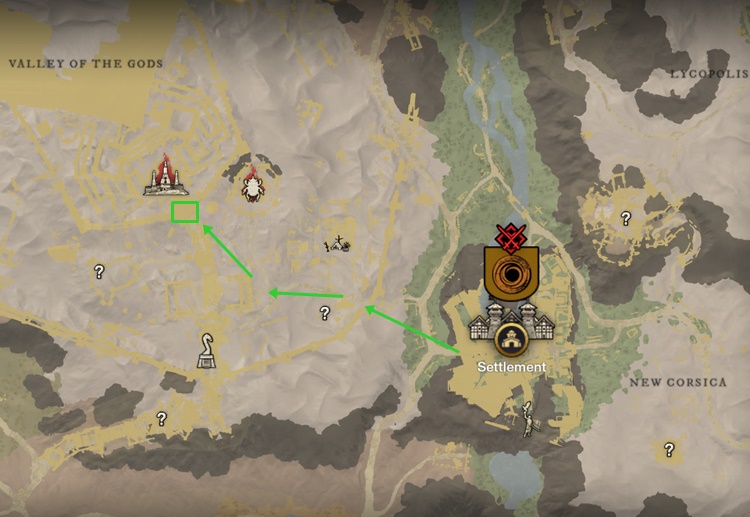The image size is (750, 517).
Task: Choose the serpent statue map icon
Action: [206, 350]
